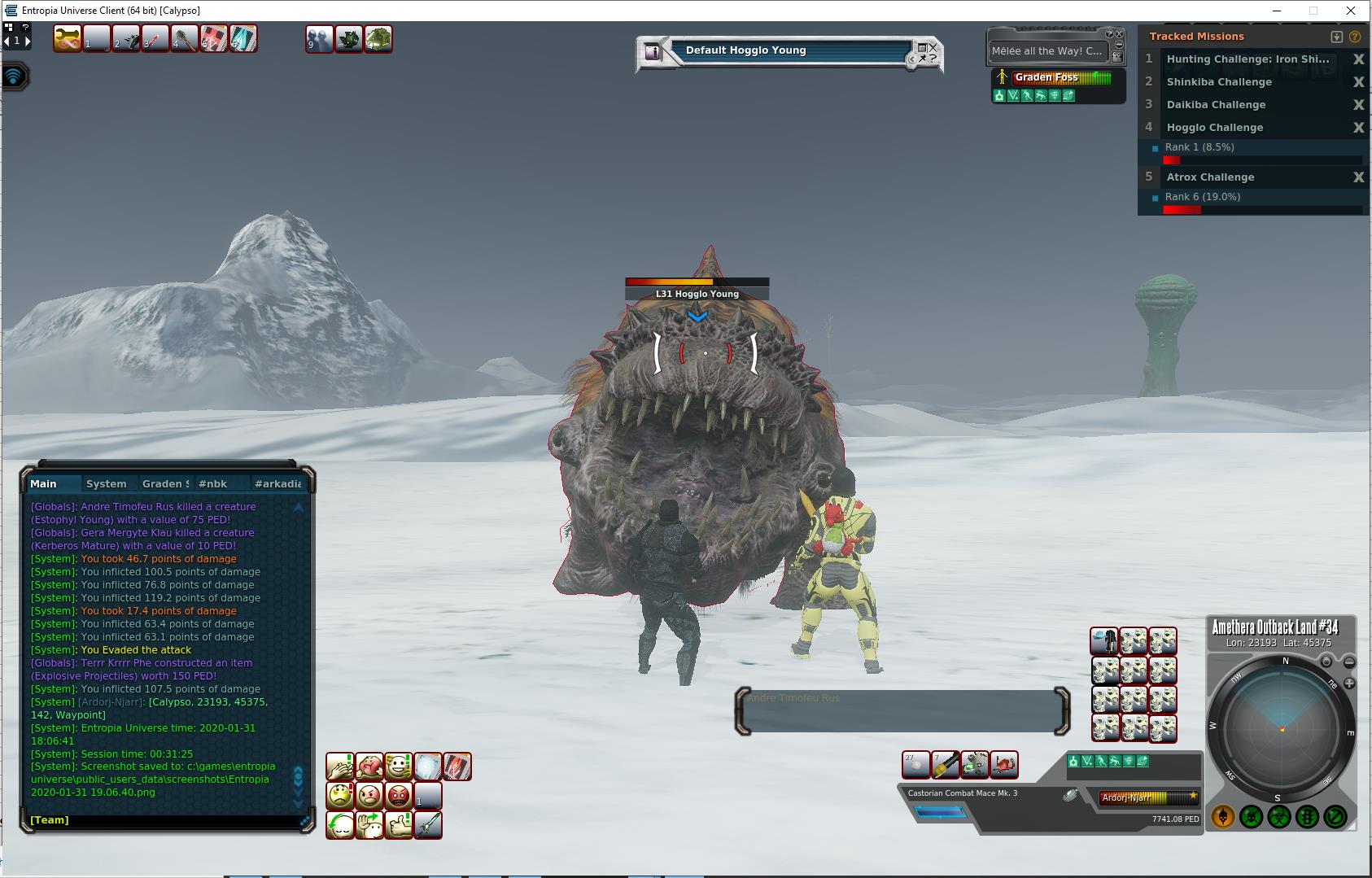Close the Entropia Universe client window

tap(1351, 11)
